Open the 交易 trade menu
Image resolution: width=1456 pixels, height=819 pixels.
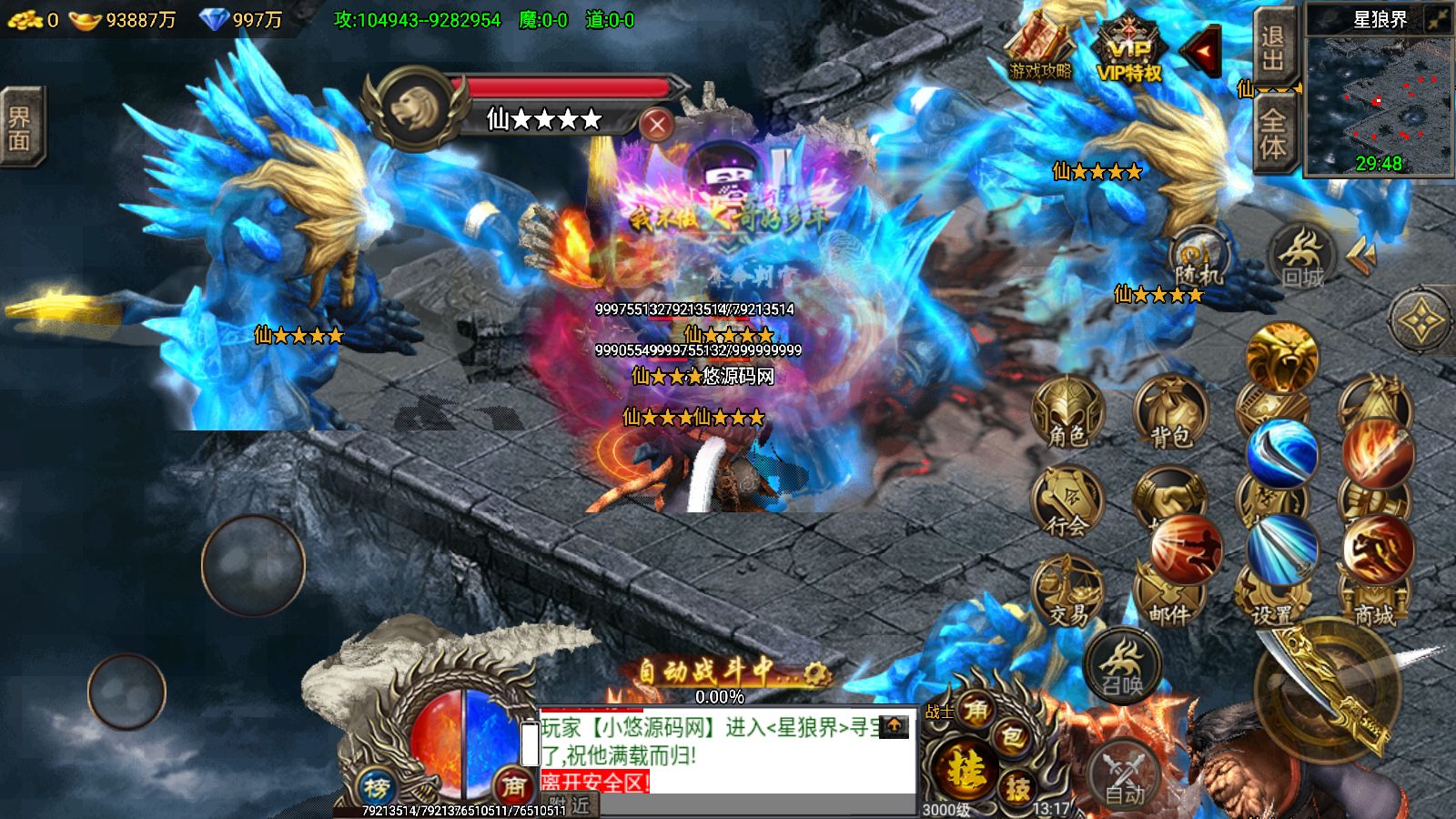tap(1067, 591)
